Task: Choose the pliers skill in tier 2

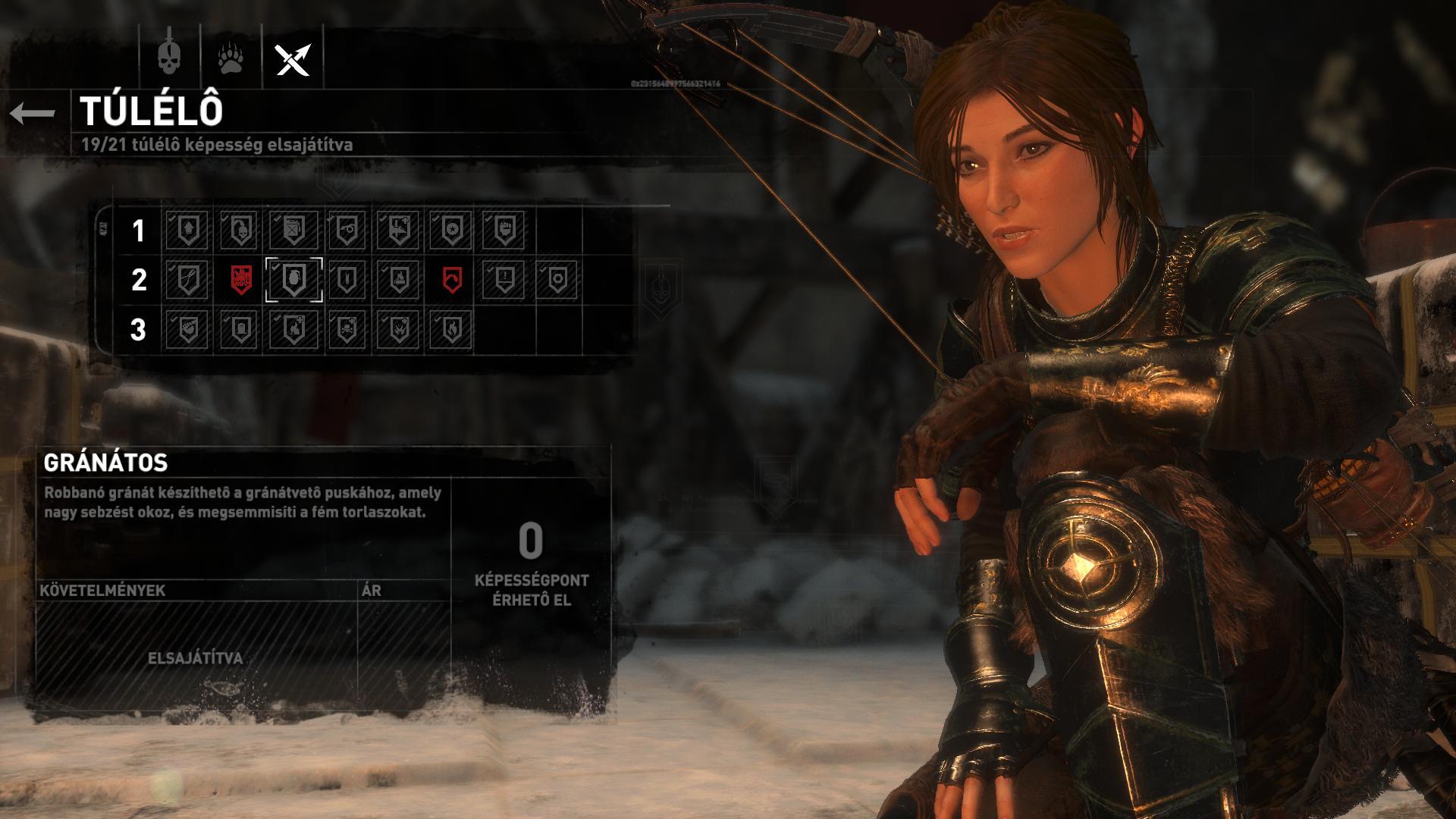Action: coord(188,280)
